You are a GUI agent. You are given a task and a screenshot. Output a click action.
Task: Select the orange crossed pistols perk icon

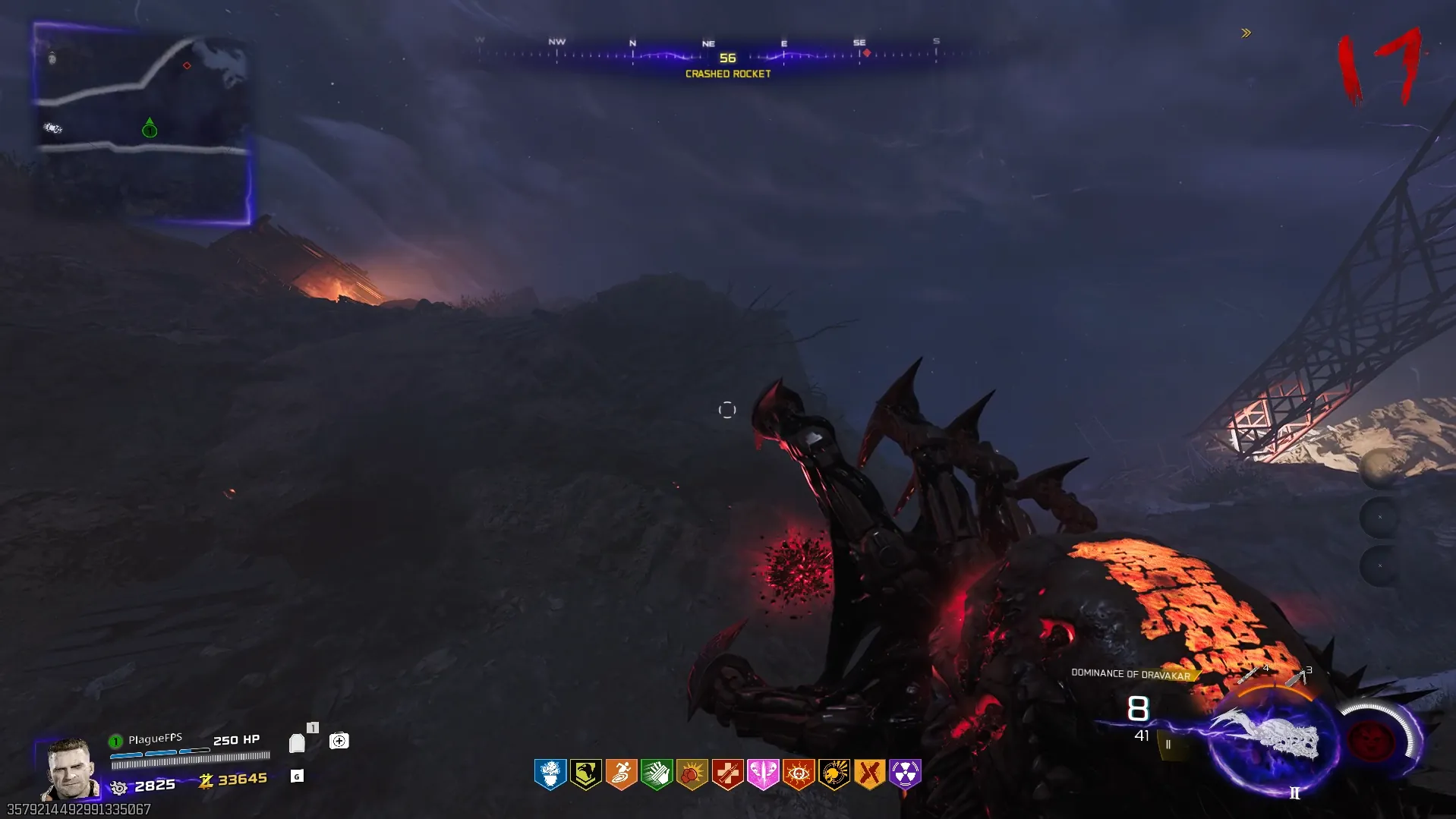(x=869, y=774)
